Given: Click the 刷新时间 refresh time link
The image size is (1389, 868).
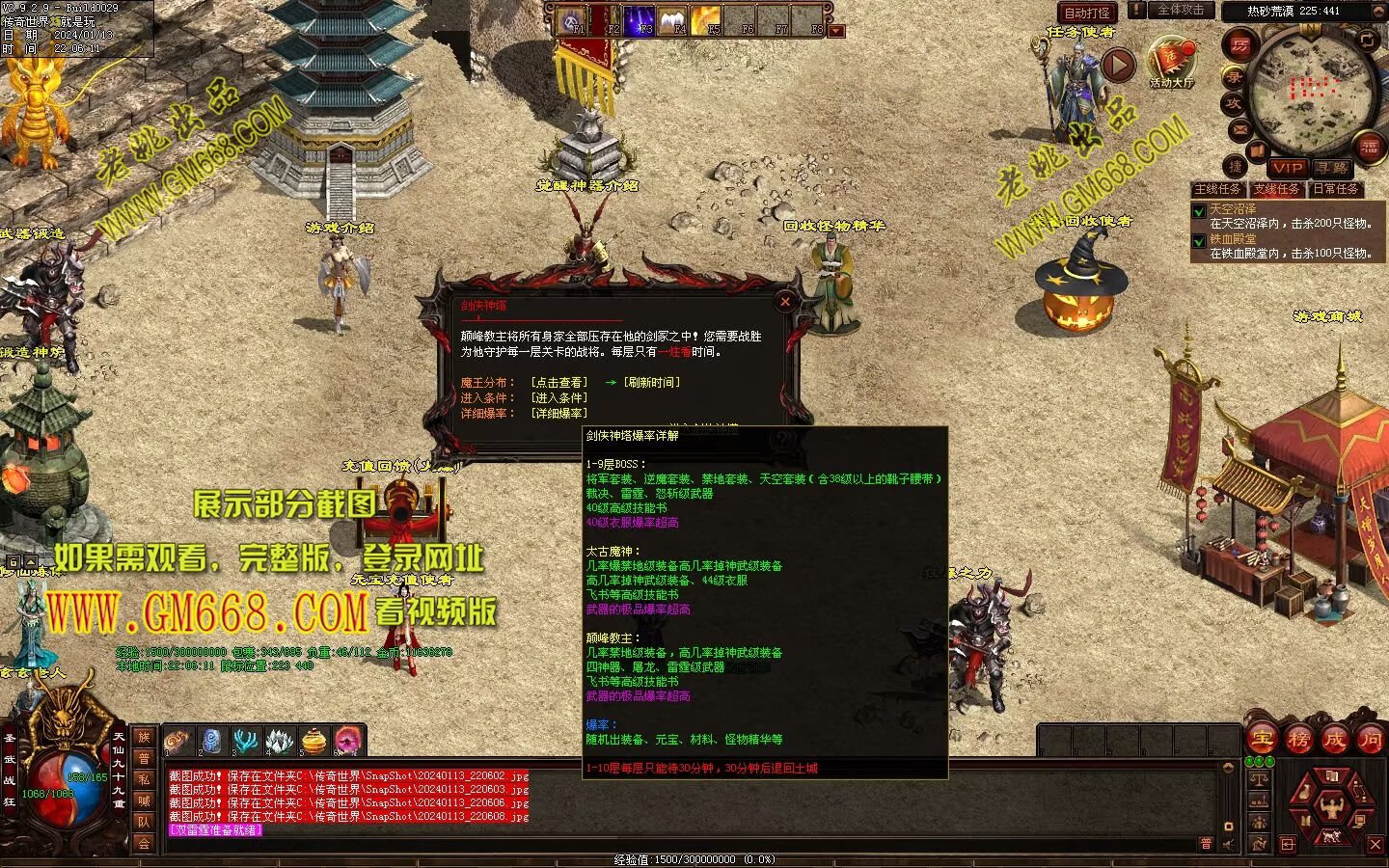Looking at the screenshot, I should click(652, 383).
